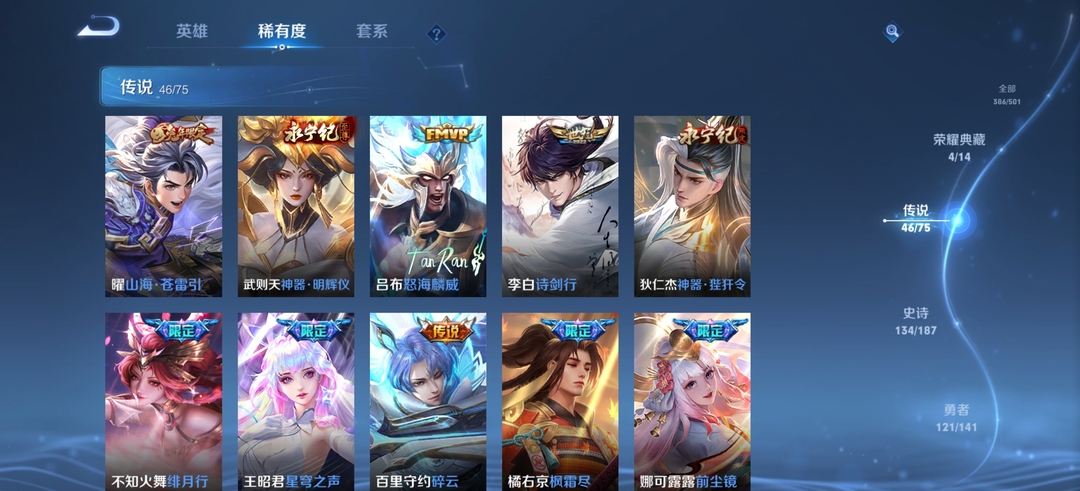
Task: Select the 稀有度 tab
Action: [282, 31]
